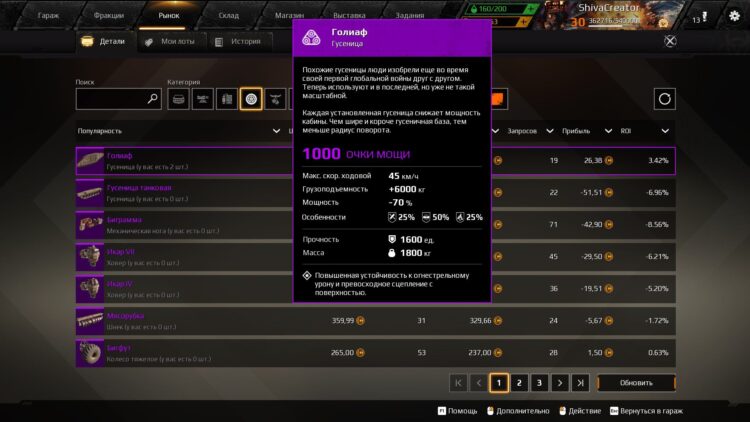The image size is (750, 422).
Task: Open the История (History) sub-tab
Action: click(x=239, y=42)
